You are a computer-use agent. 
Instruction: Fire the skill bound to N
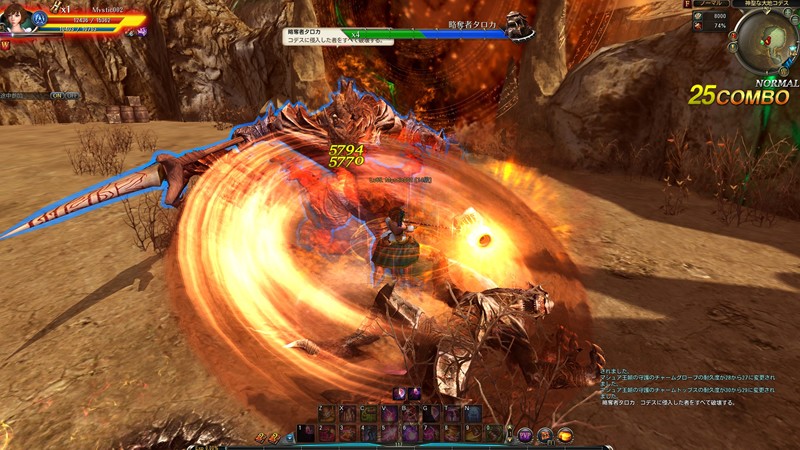pyautogui.click(x=473, y=413)
